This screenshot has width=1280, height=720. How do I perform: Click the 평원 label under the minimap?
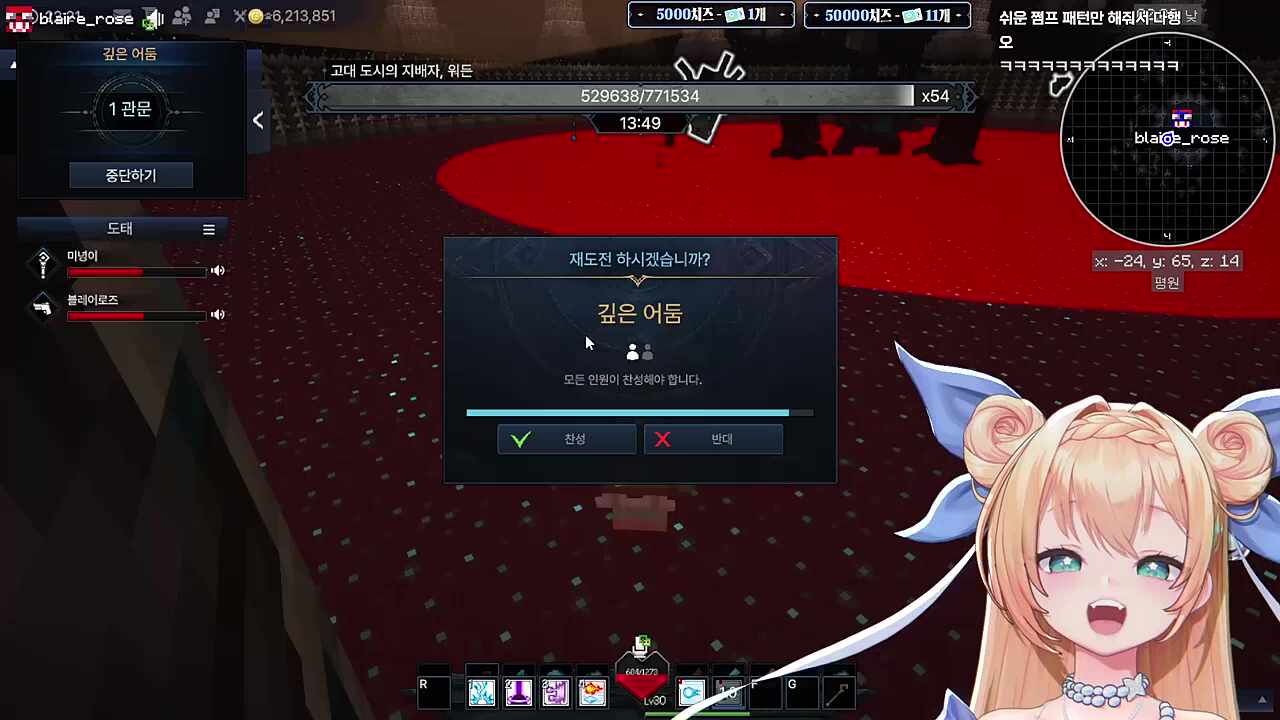pos(1166,282)
